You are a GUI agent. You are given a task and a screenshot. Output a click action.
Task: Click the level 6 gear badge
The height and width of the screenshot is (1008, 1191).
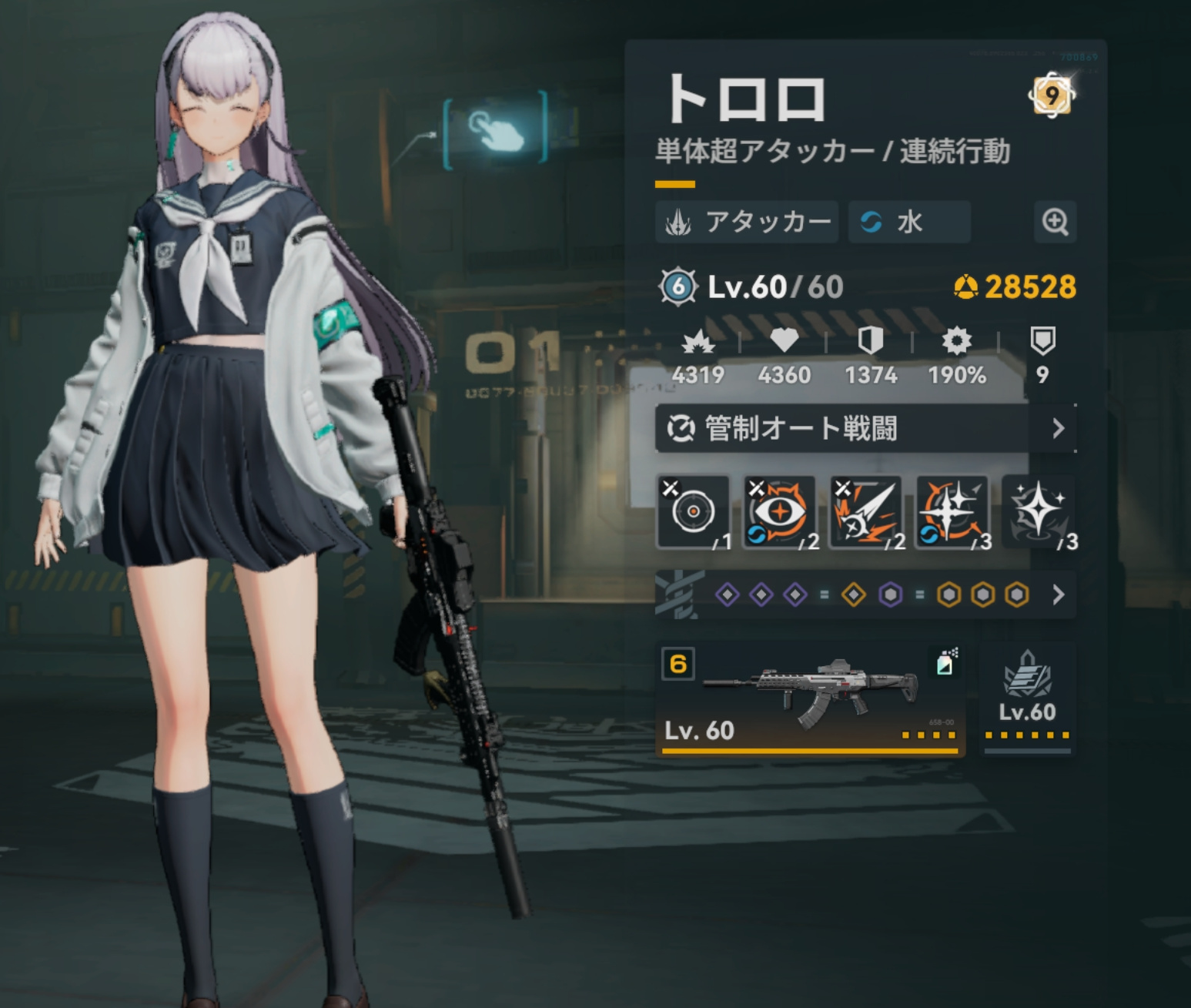point(678,286)
